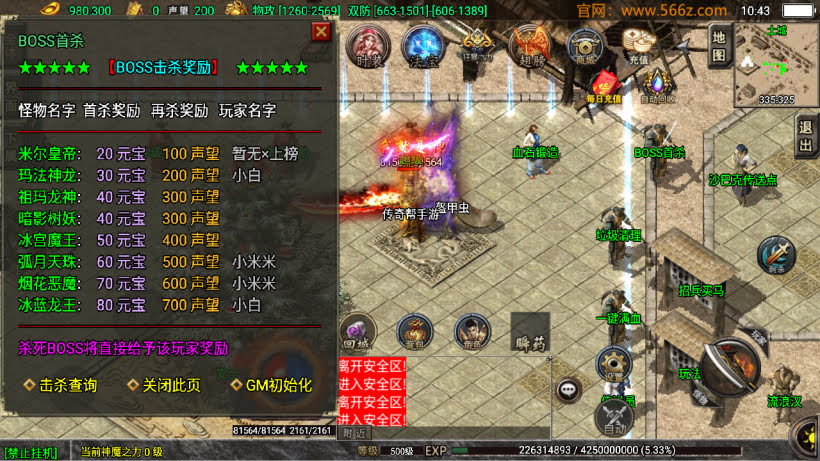Open the 法宝 magic treasure icon
The height and width of the screenshot is (461, 820).
pyautogui.click(x=422, y=46)
